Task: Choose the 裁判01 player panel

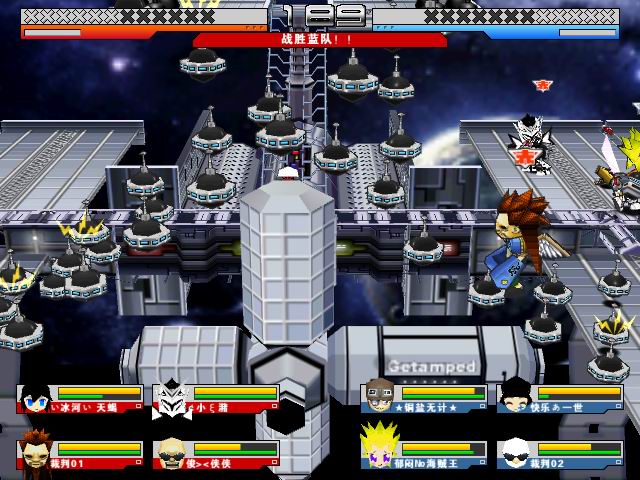Action: (x=79, y=453)
